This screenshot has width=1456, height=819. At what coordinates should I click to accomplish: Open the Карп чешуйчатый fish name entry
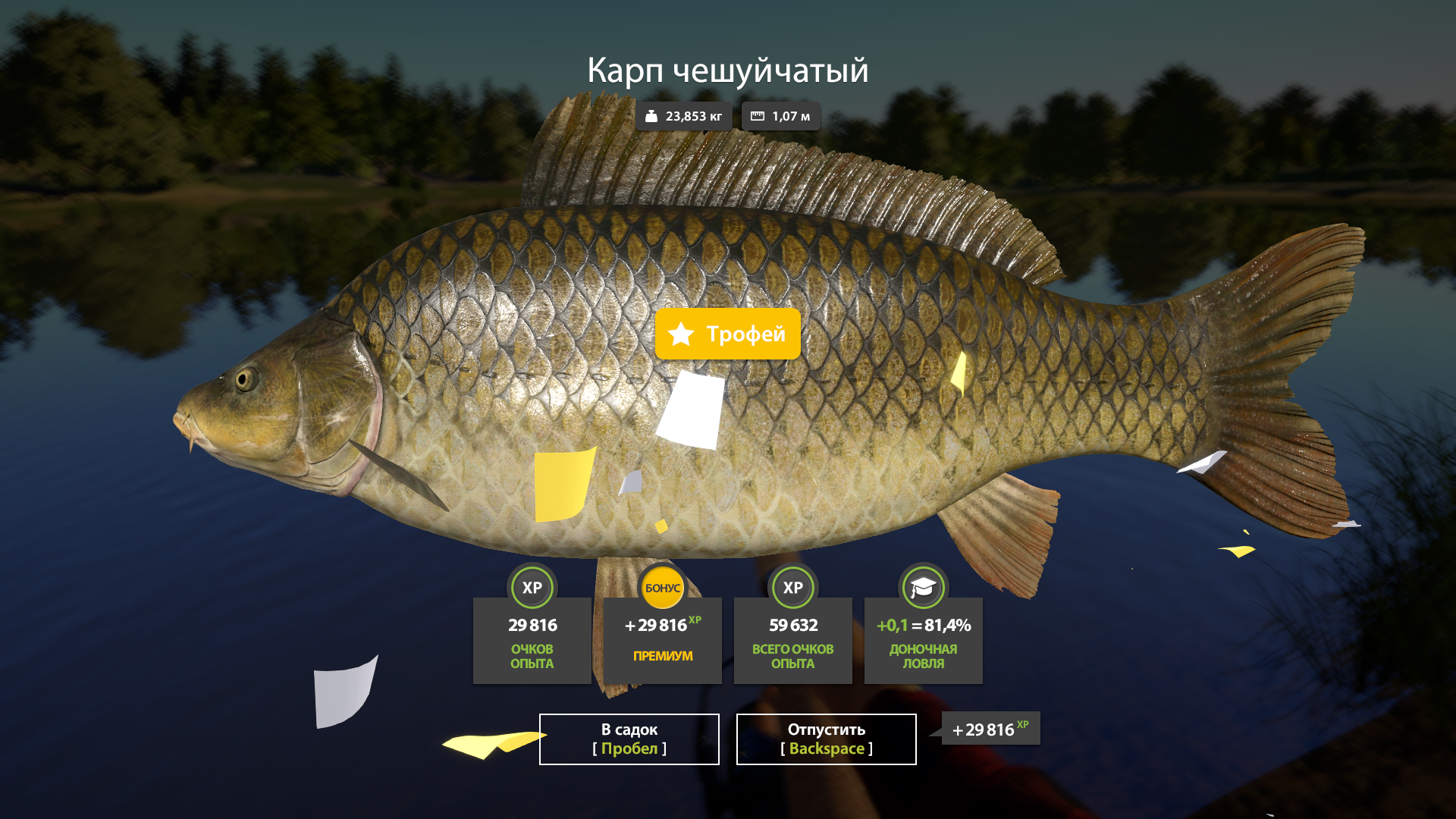click(728, 71)
